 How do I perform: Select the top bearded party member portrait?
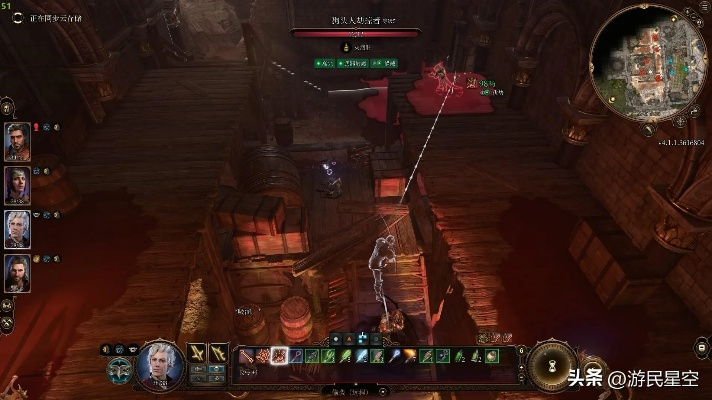pyautogui.click(x=18, y=141)
